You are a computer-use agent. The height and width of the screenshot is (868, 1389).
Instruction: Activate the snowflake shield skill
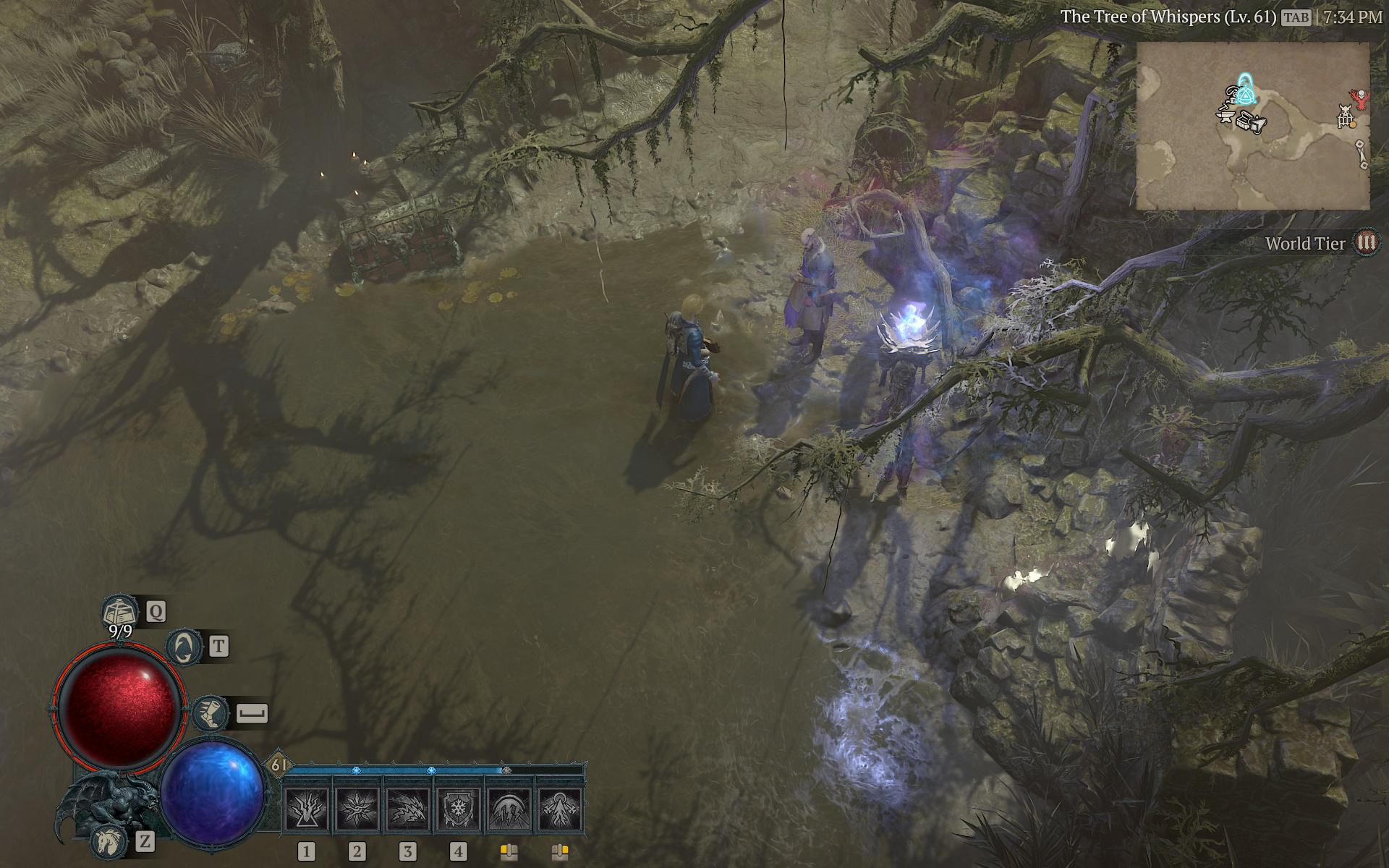pos(459,809)
